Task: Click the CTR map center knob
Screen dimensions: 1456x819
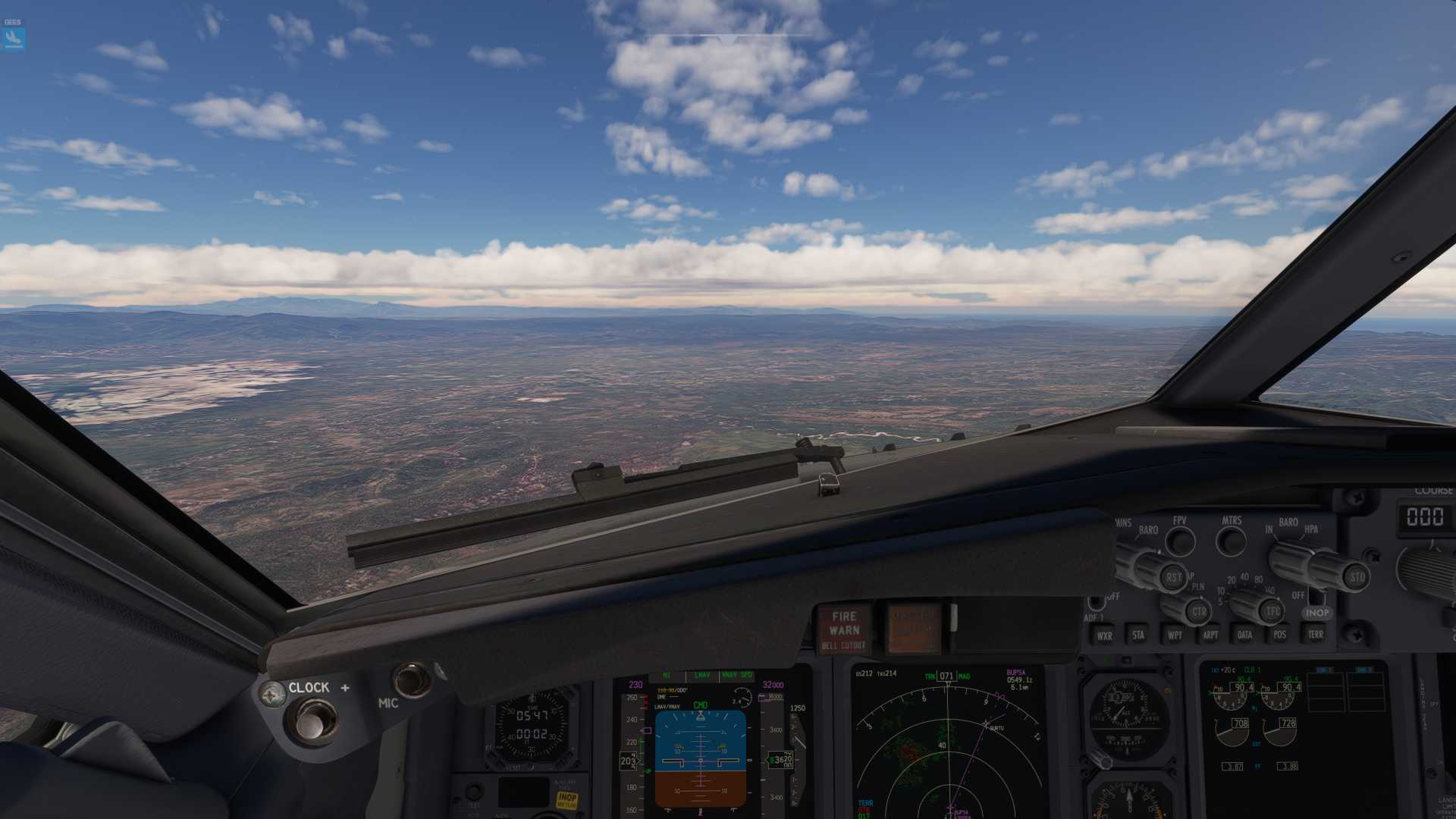Action: pyautogui.click(x=1198, y=611)
